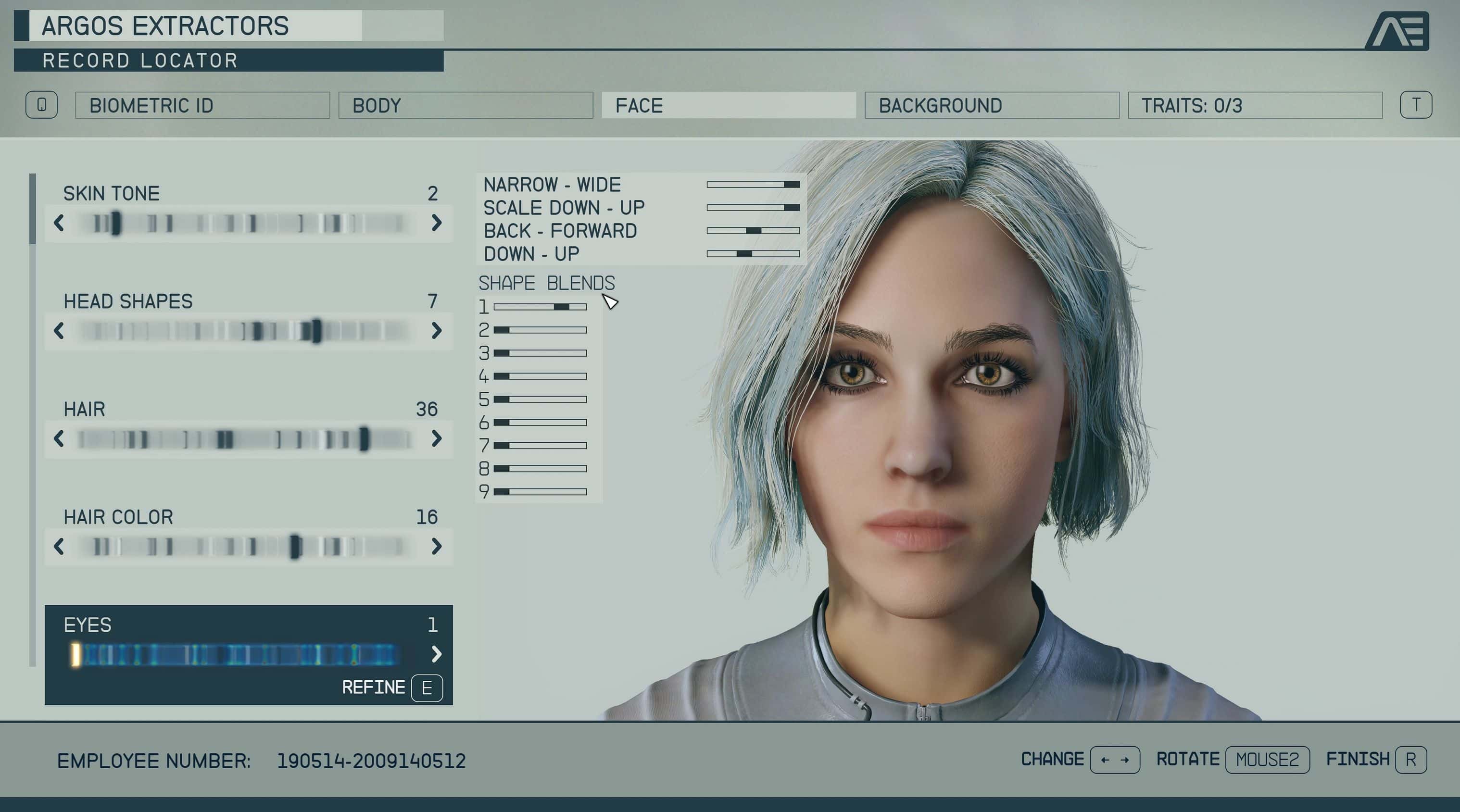Open the Traits: 0/3 tab
The height and width of the screenshot is (812, 1460).
coord(1254,105)
